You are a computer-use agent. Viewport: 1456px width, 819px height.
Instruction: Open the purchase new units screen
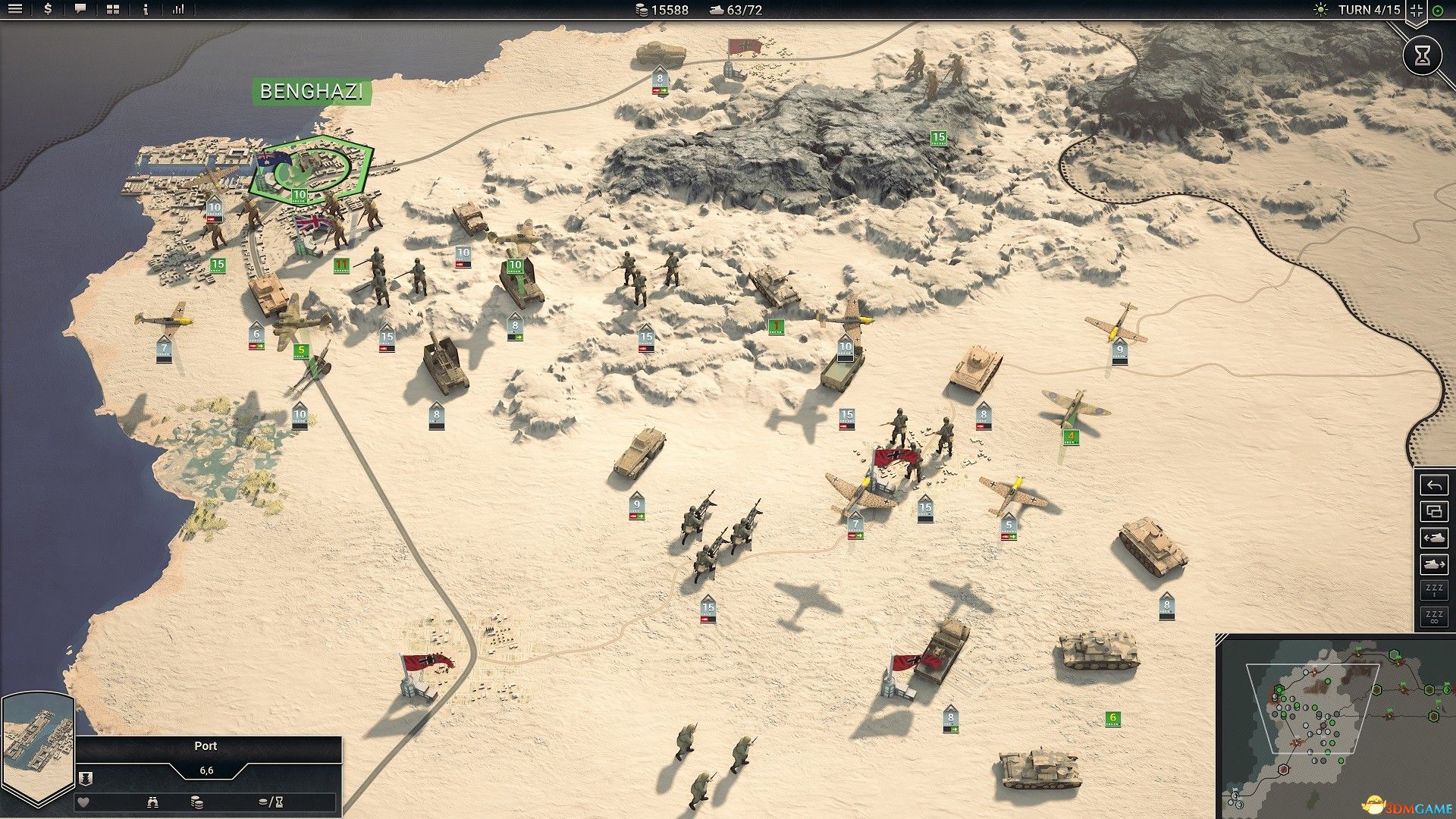point(48,10)
